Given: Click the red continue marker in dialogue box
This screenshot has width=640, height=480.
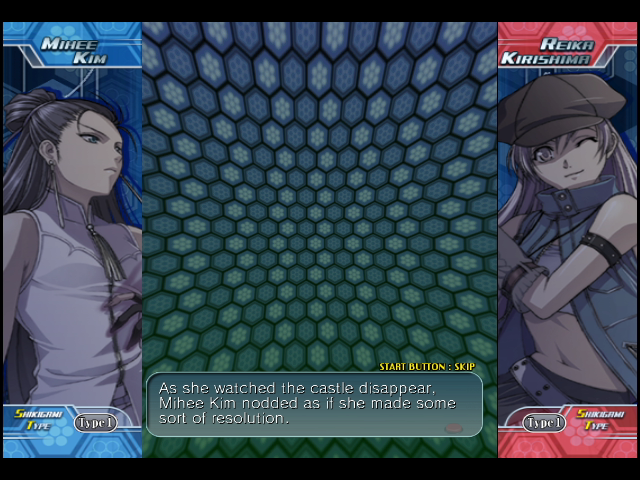Looking at the screenshot, I should coord(453,427).
